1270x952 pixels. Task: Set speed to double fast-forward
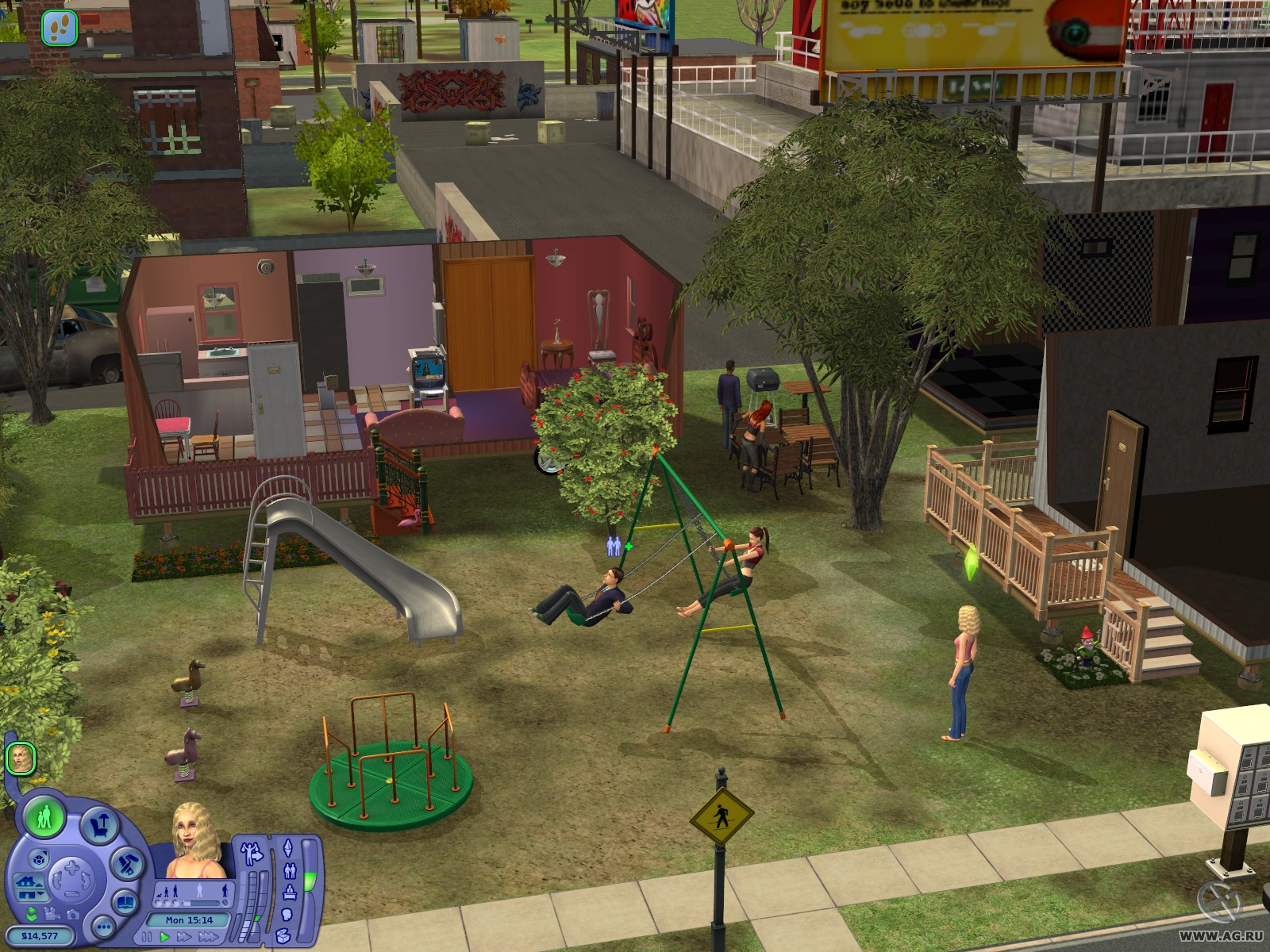(184, 937)
